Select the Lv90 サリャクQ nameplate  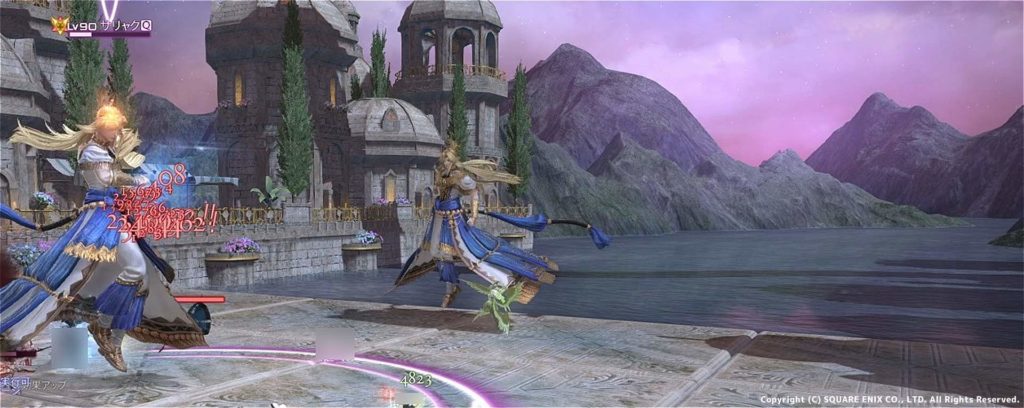(106, 23)
